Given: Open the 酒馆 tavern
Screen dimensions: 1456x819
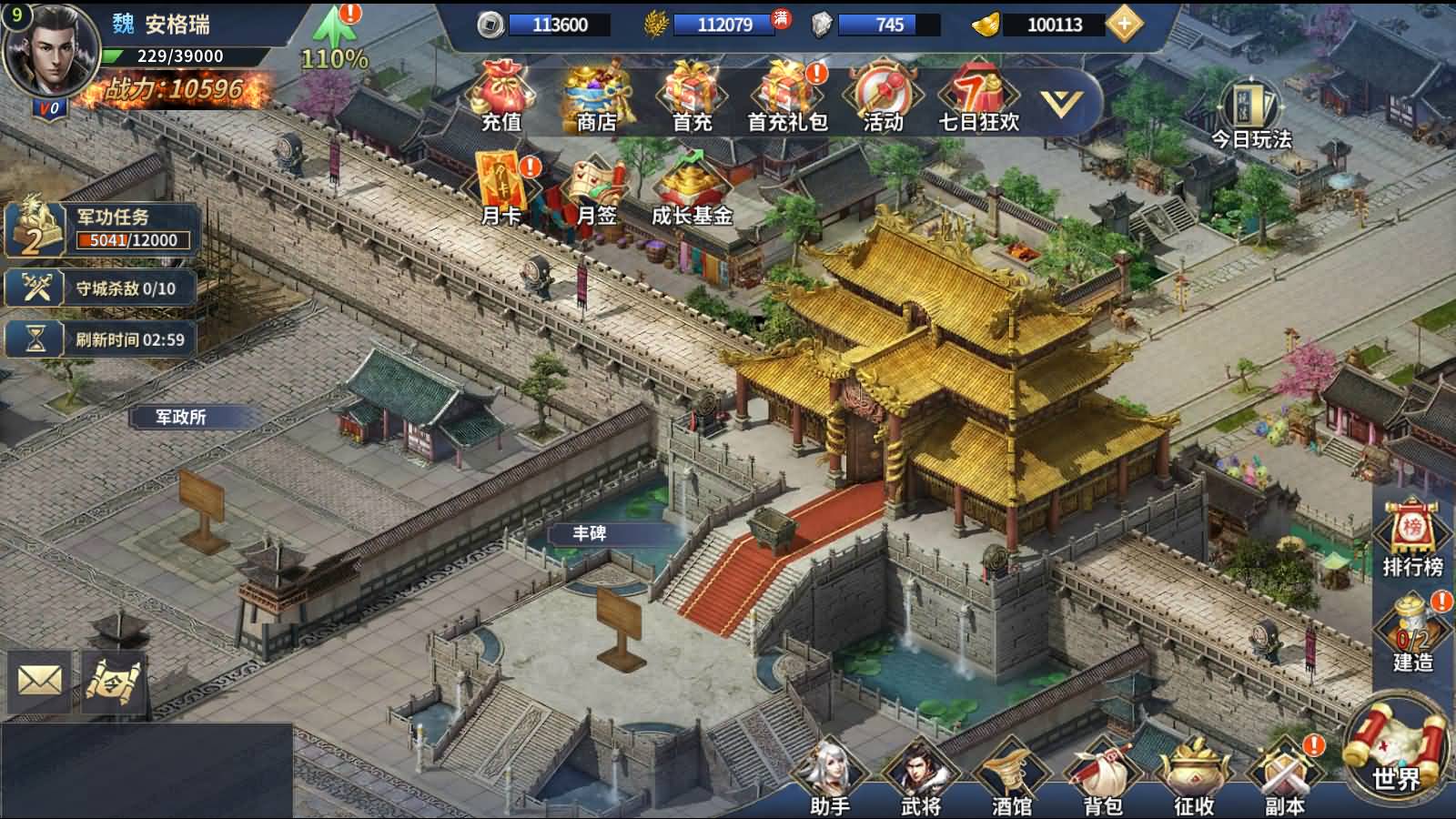Looking at the screenshot, I should (1011, 778).
